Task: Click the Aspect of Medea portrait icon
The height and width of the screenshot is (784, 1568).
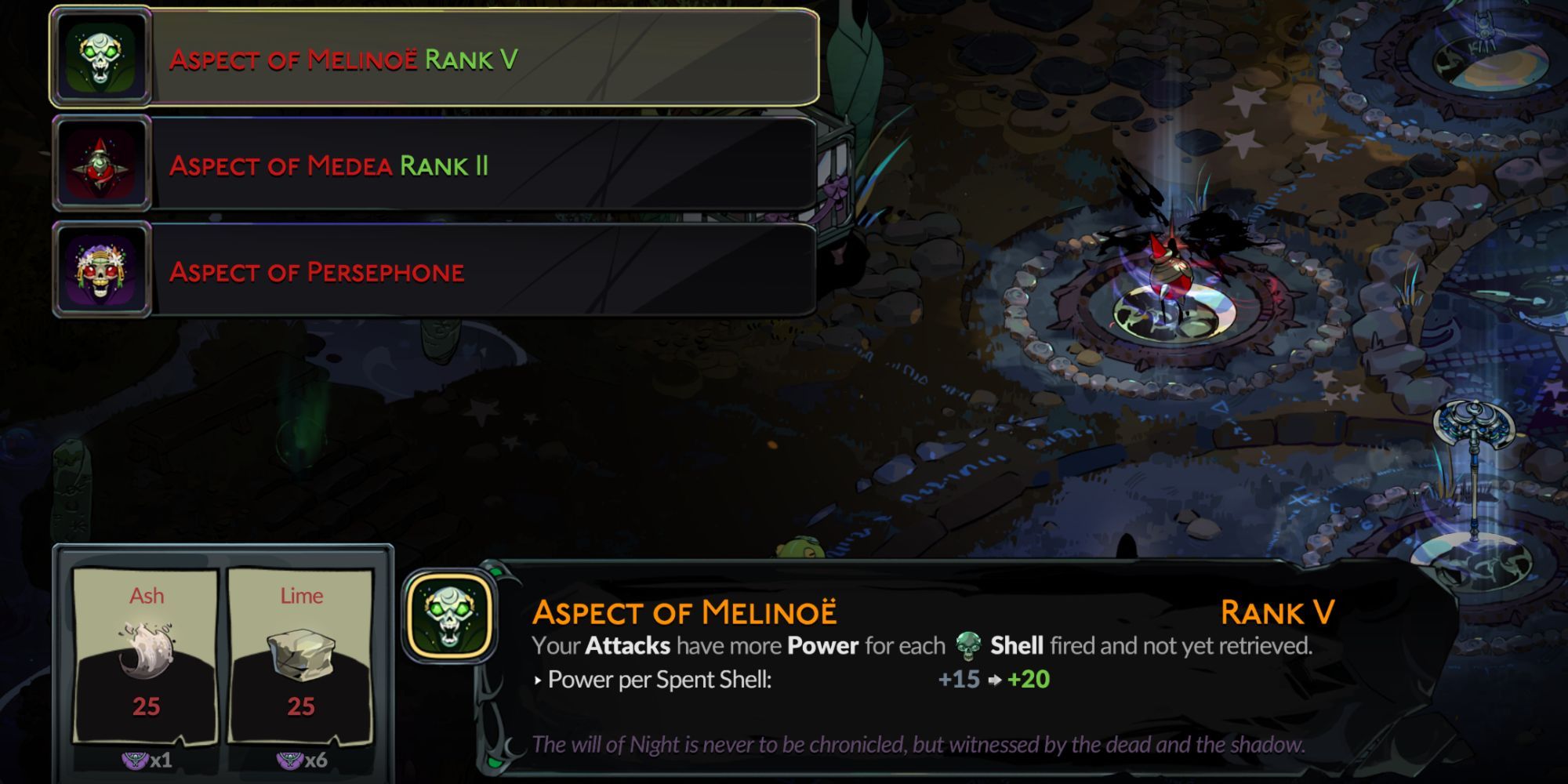Action: tap(101, 165)
